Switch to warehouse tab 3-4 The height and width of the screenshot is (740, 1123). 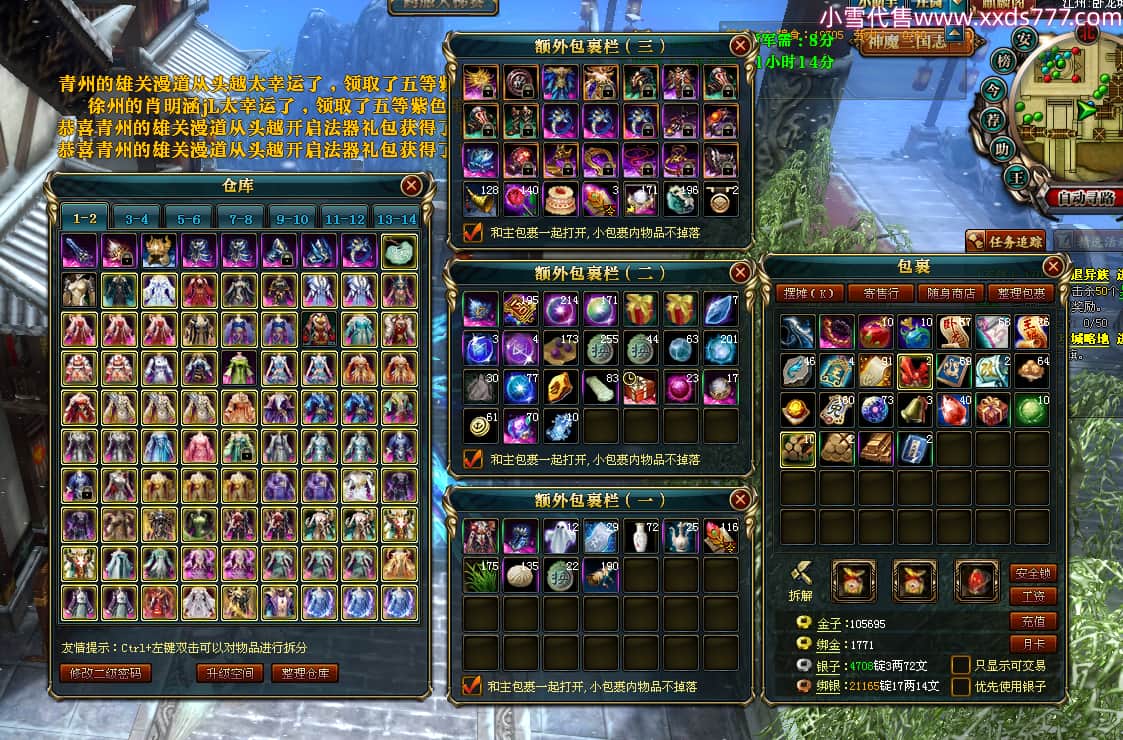point(137,219)
